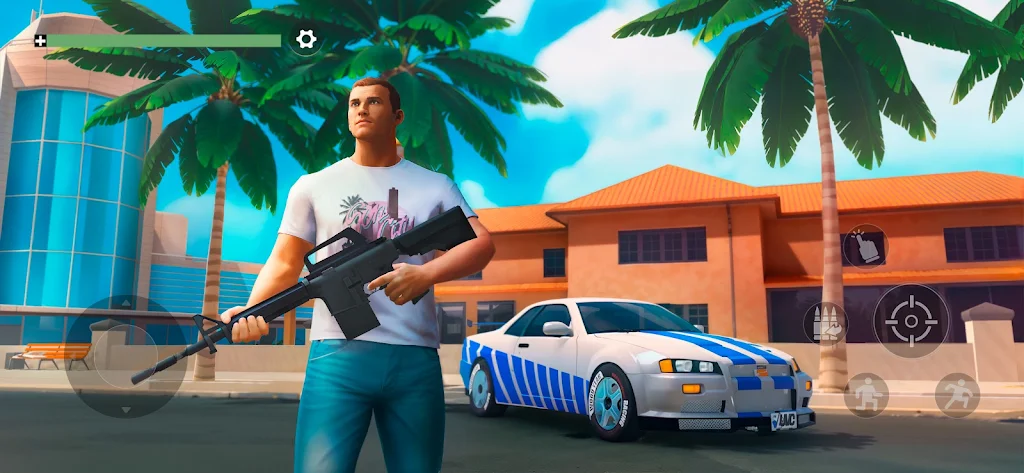Fire weapon using the crosshair button

pos(911,321)
